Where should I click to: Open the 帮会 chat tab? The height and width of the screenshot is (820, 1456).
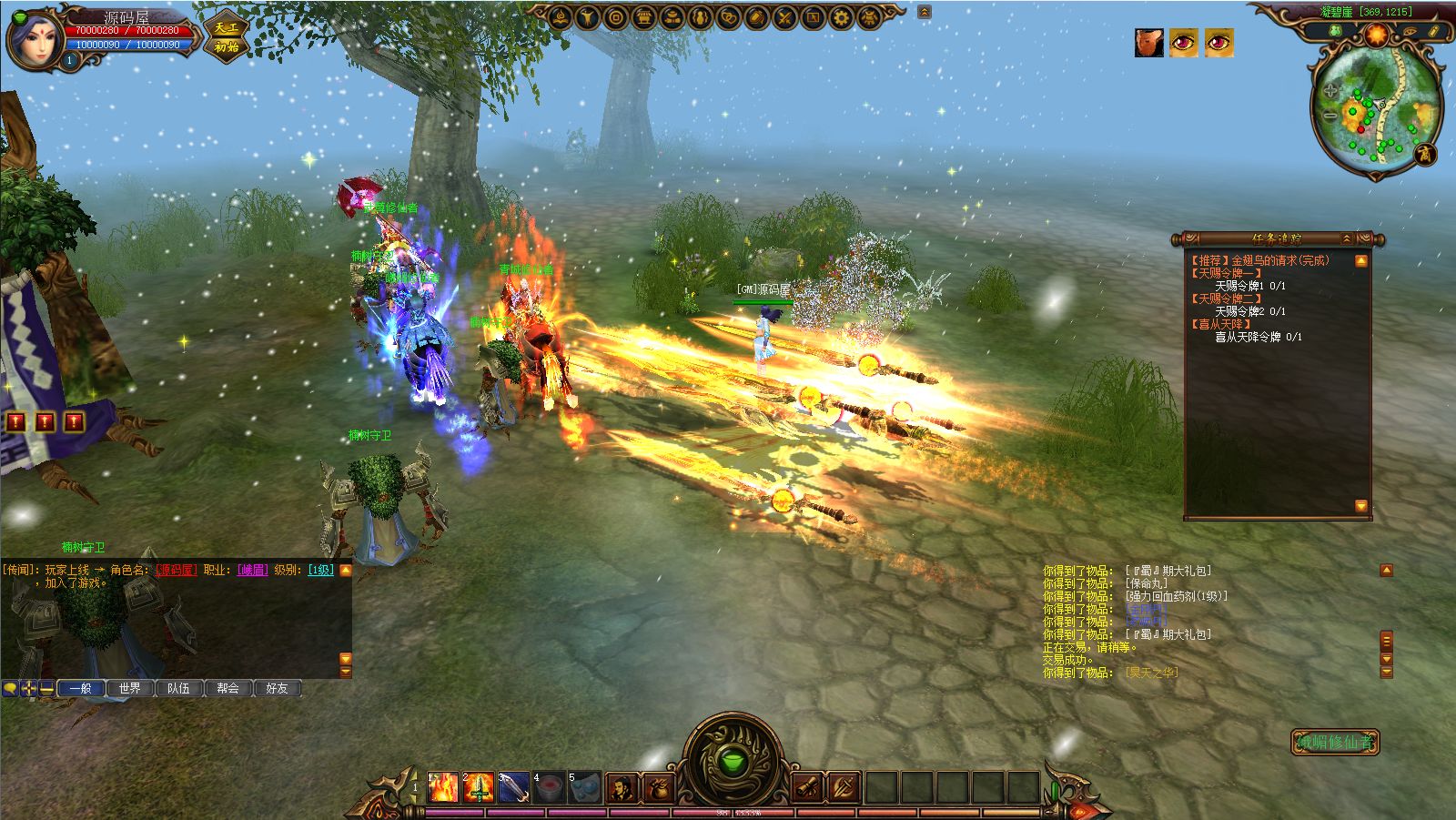pos(227,688)
